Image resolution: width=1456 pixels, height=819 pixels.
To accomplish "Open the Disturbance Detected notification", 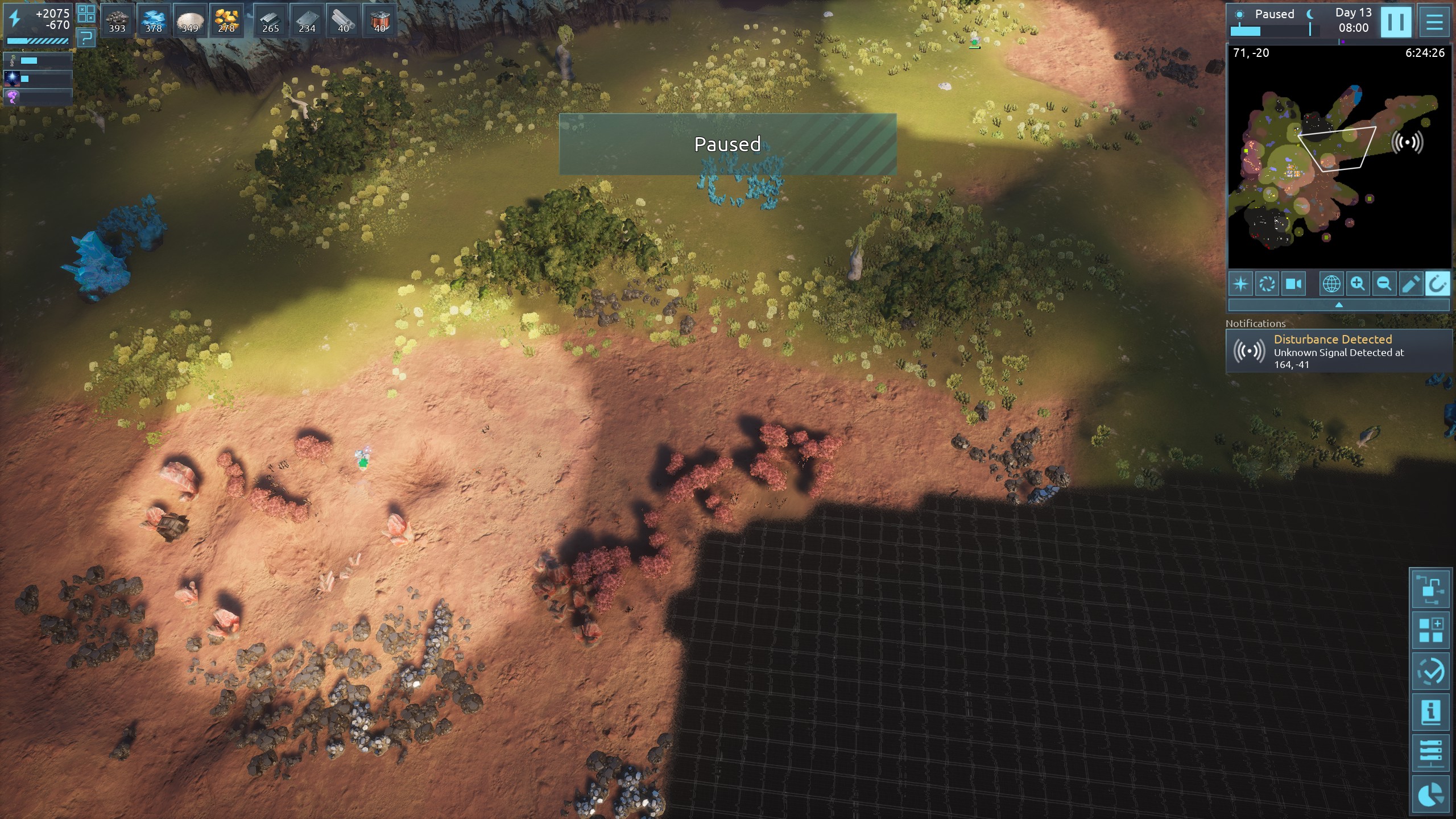I will point(1339,351).
